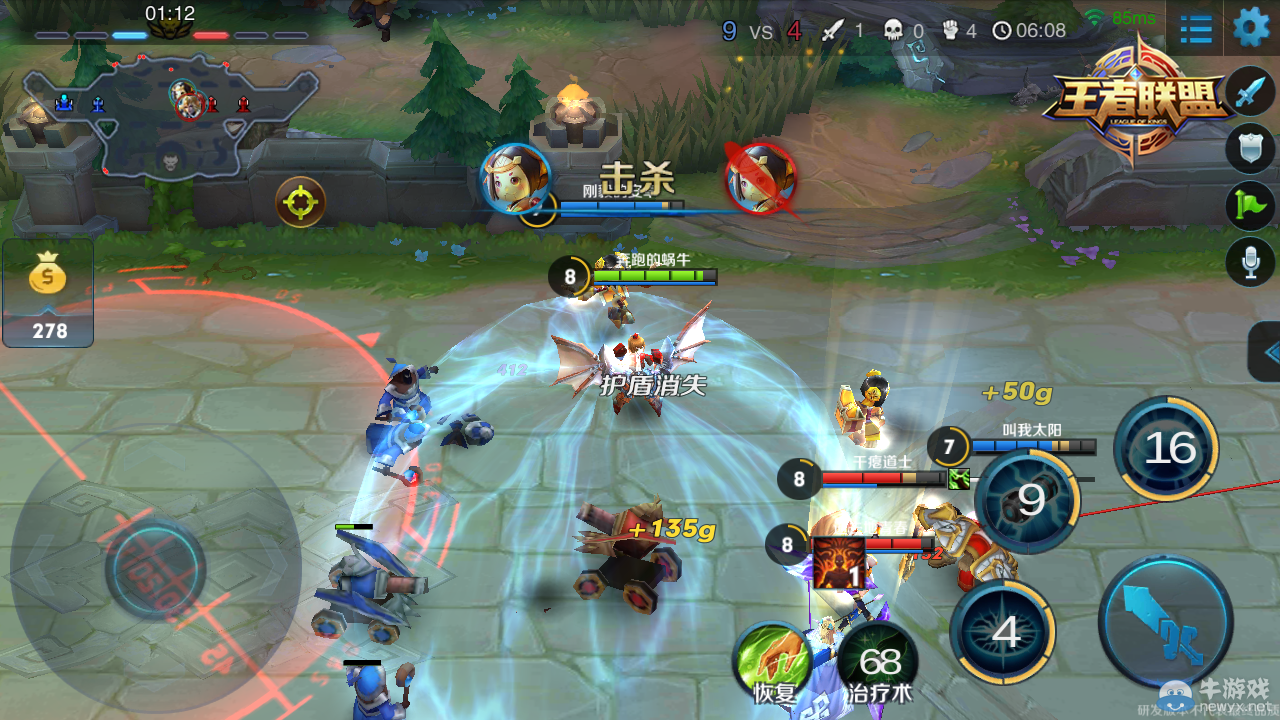Screen dimensions: 1280x720
Task: Open the settings gear icon
Action: [1251, 28]
